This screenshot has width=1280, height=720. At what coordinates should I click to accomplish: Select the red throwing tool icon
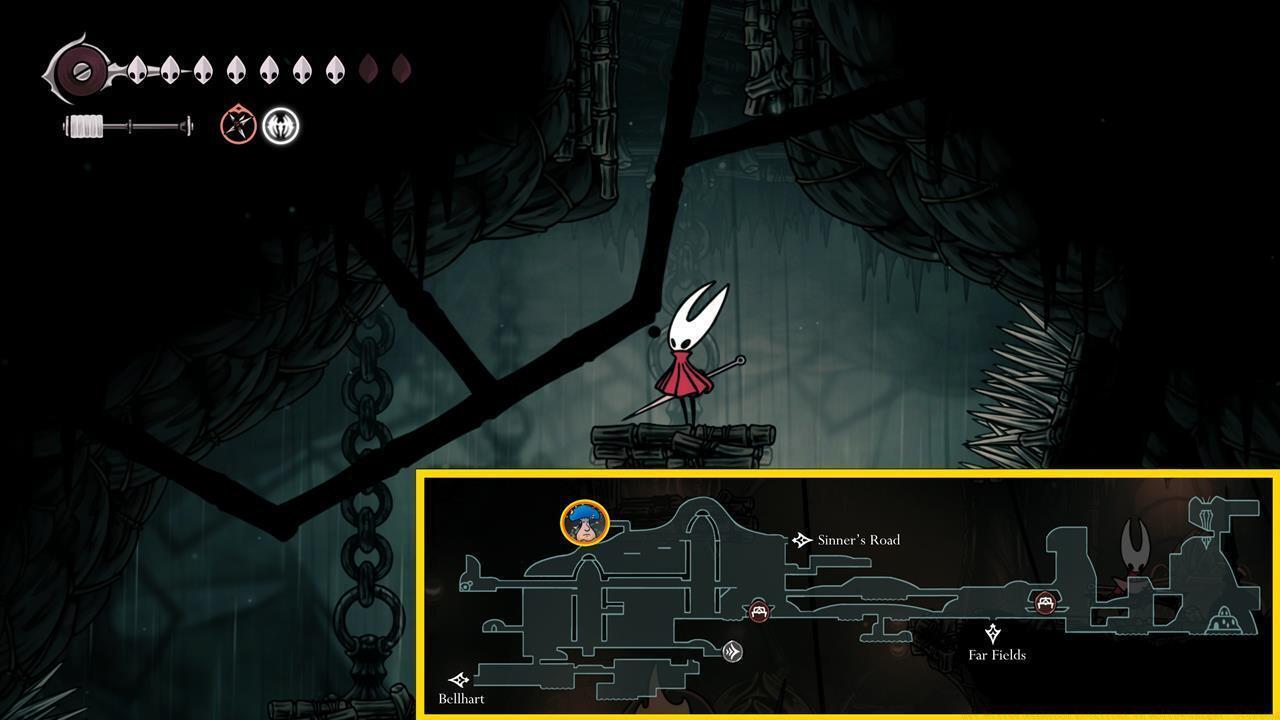[x=238, y=126]
